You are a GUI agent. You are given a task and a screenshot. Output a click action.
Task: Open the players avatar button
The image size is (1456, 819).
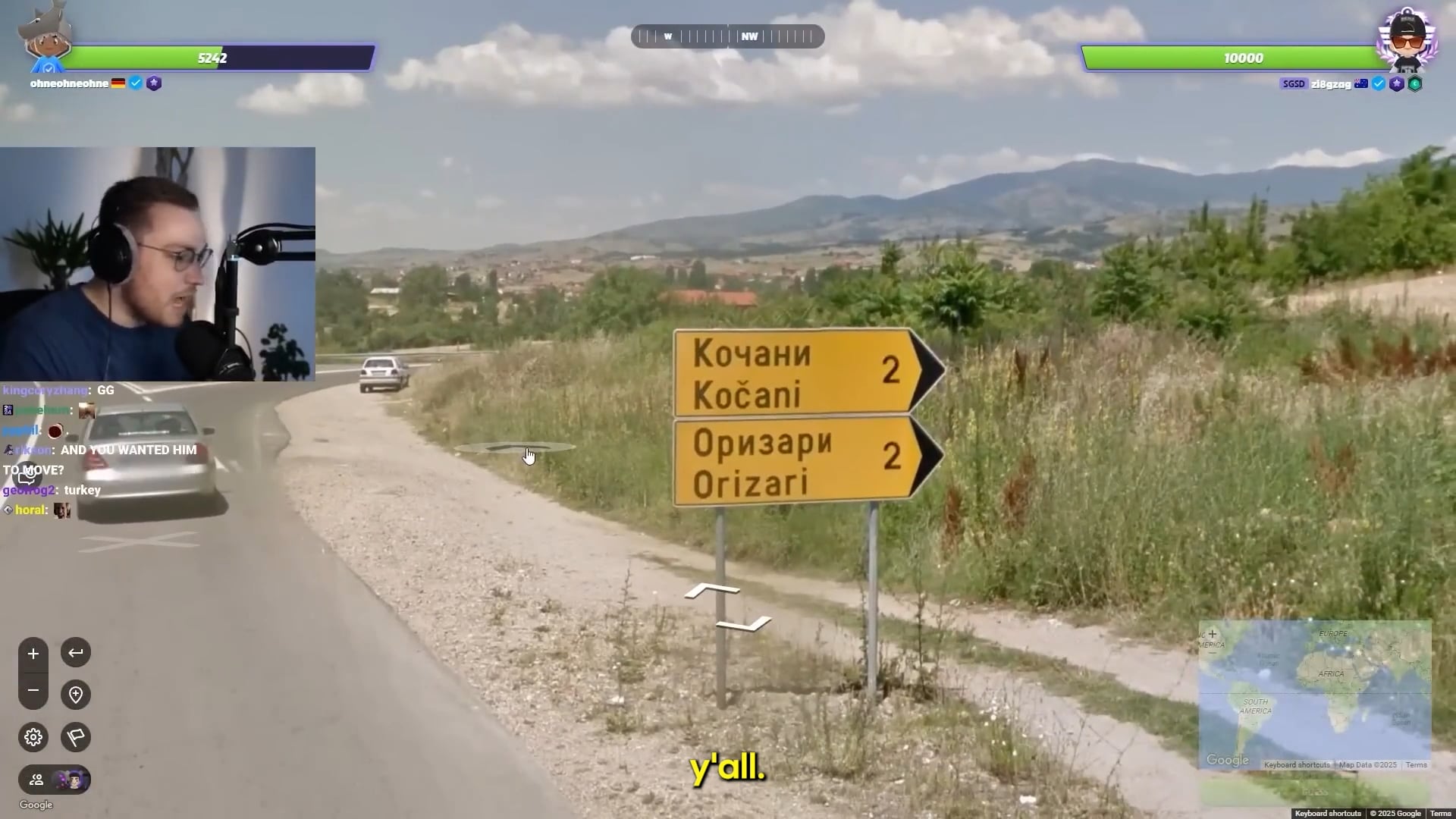55,780
